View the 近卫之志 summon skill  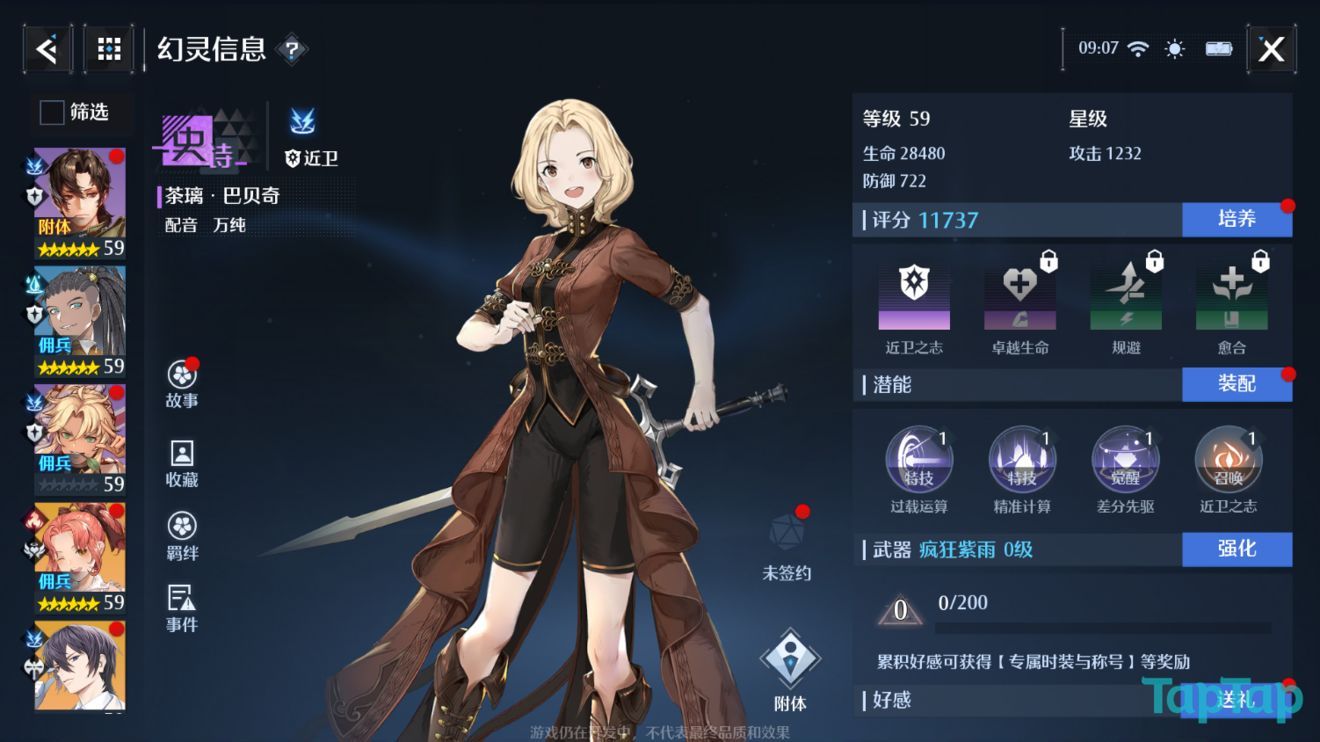tap(1229, 458)
